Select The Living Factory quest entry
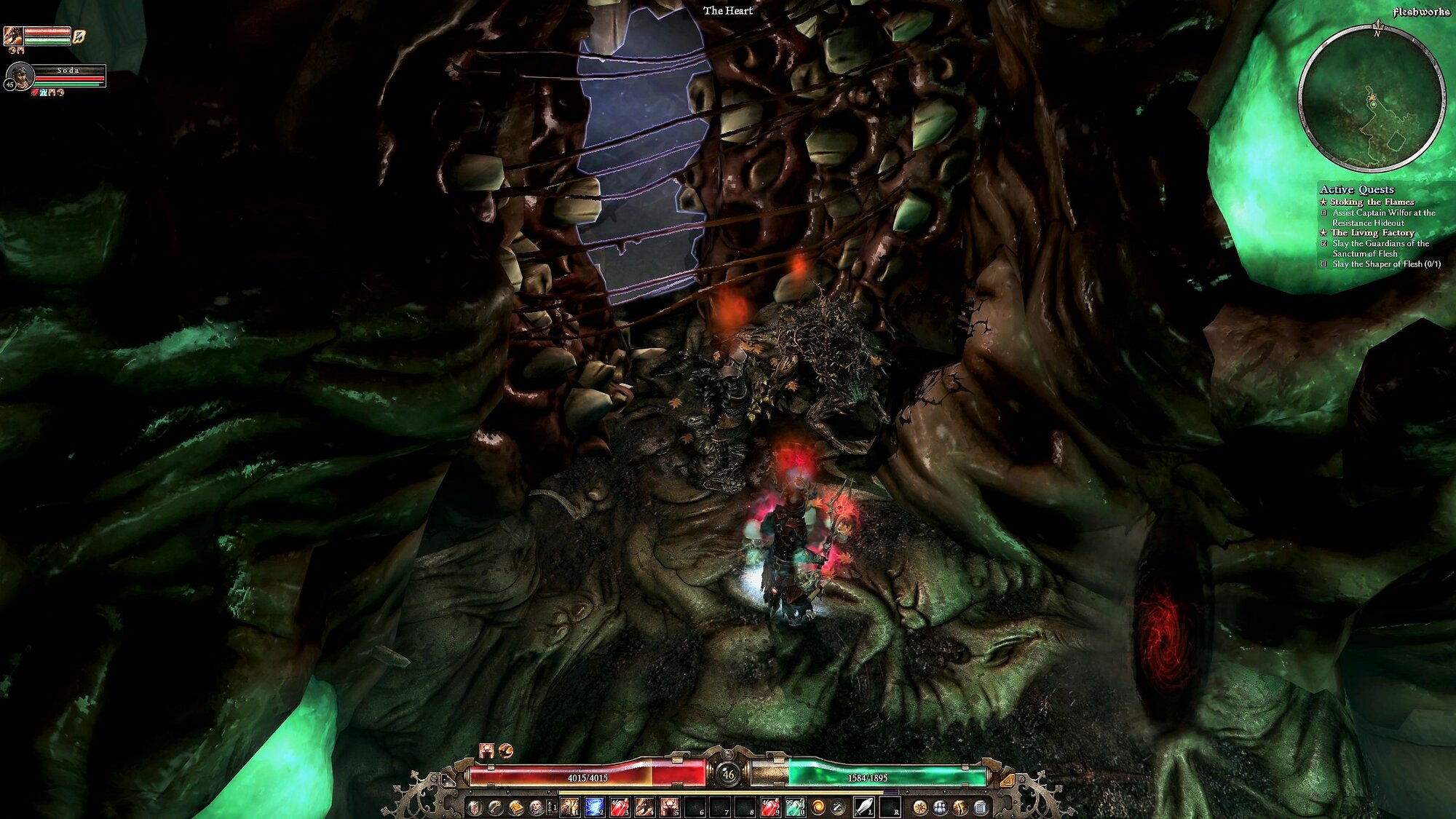 point(1372,232)
